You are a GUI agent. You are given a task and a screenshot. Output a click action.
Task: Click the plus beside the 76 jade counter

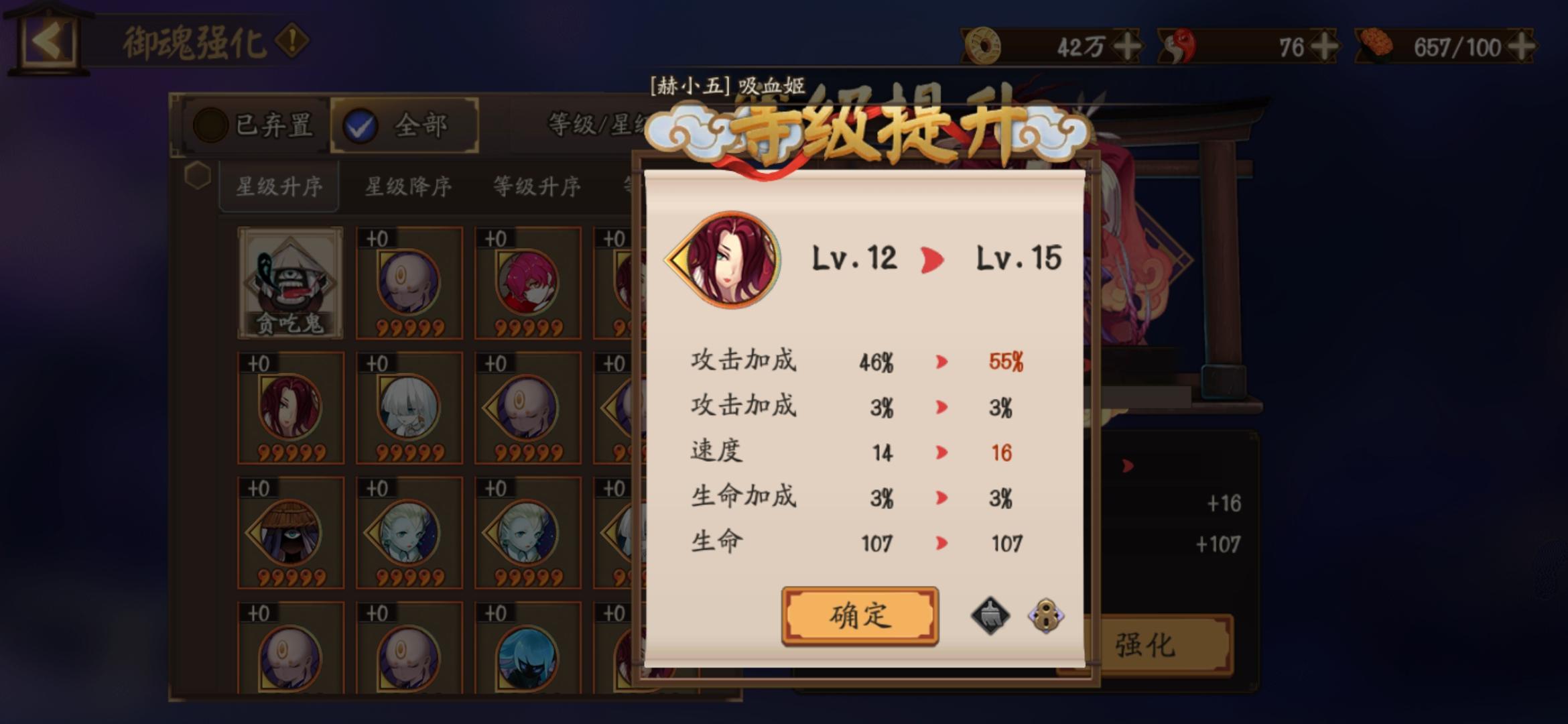[1324, 44]
